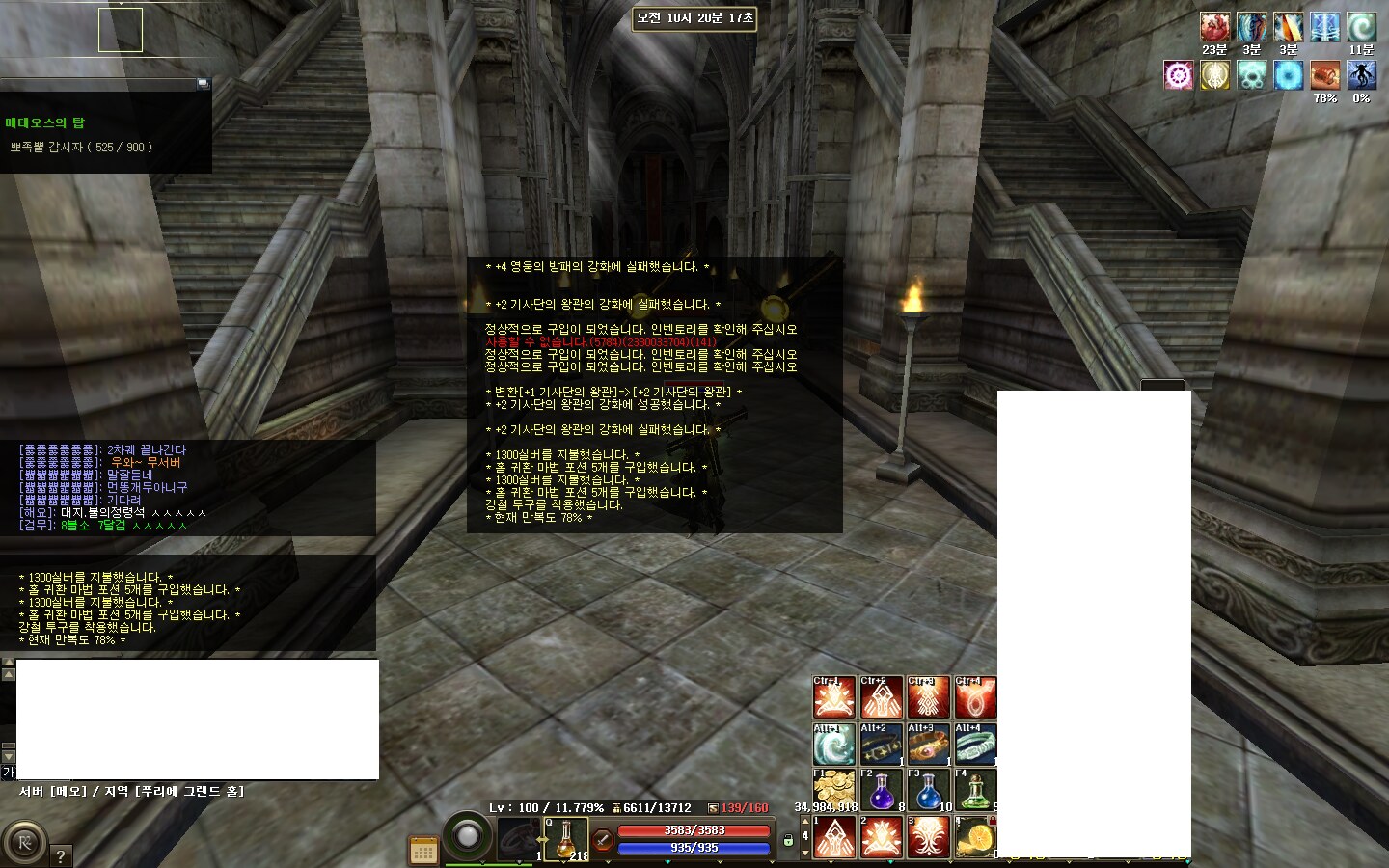Click the quest tracker window toggle icon
This screenshot has height=868, width=1389.
click(203, 83)
